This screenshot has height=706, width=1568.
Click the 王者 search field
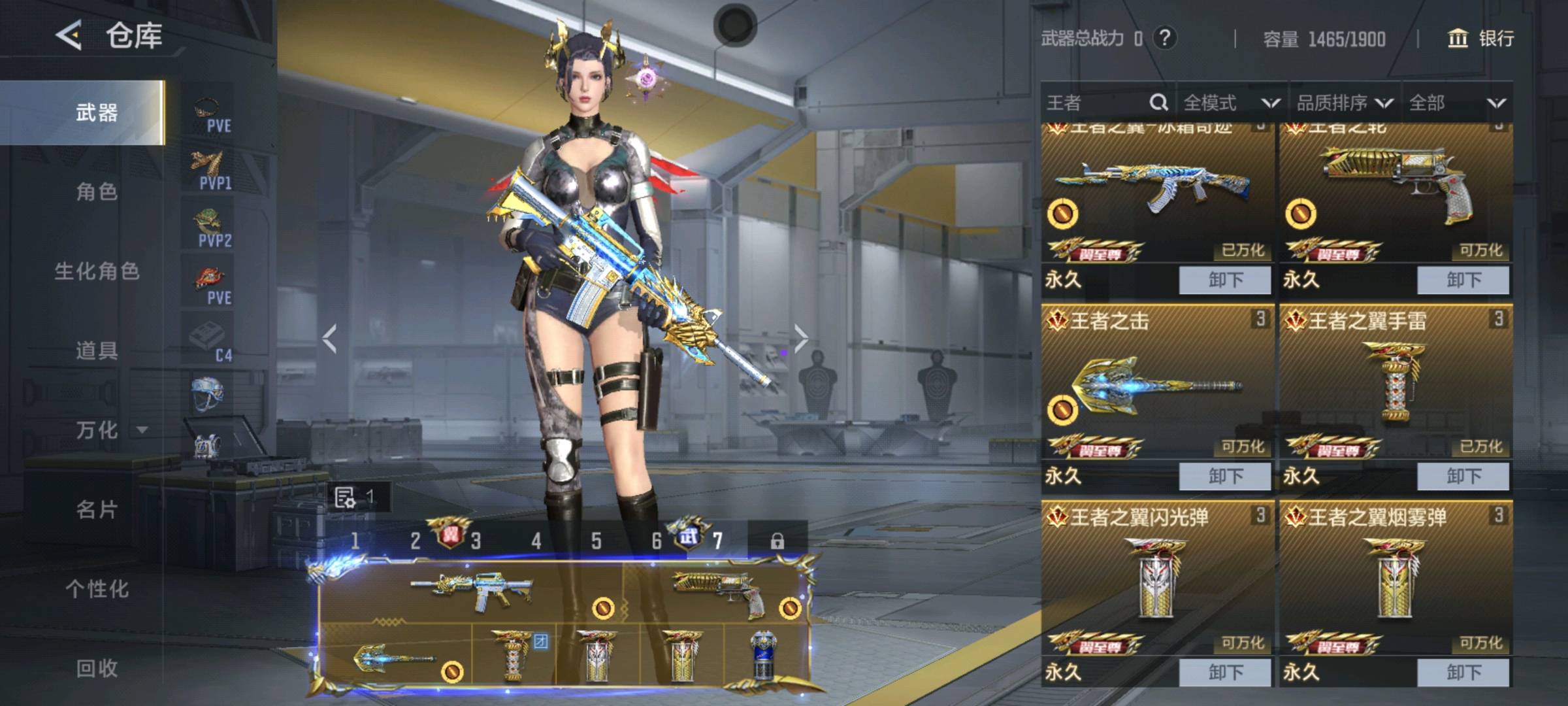[1098, 103]
